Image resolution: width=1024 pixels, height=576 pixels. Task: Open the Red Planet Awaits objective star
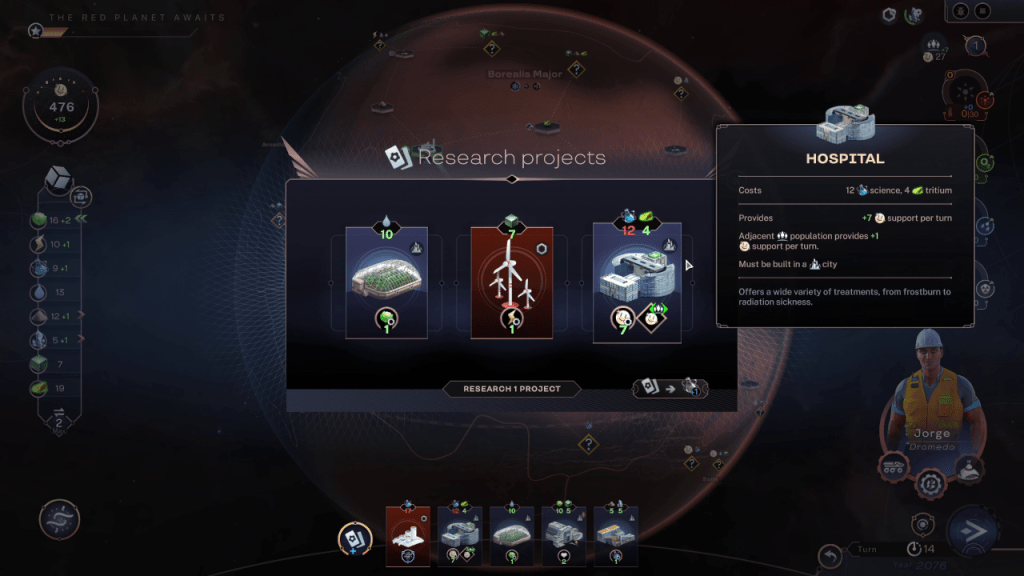36,32
